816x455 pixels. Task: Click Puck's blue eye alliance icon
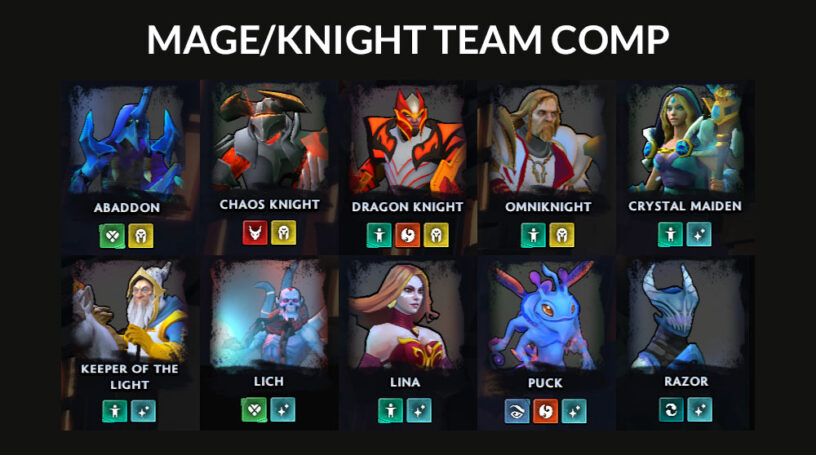tap(518, 410)
